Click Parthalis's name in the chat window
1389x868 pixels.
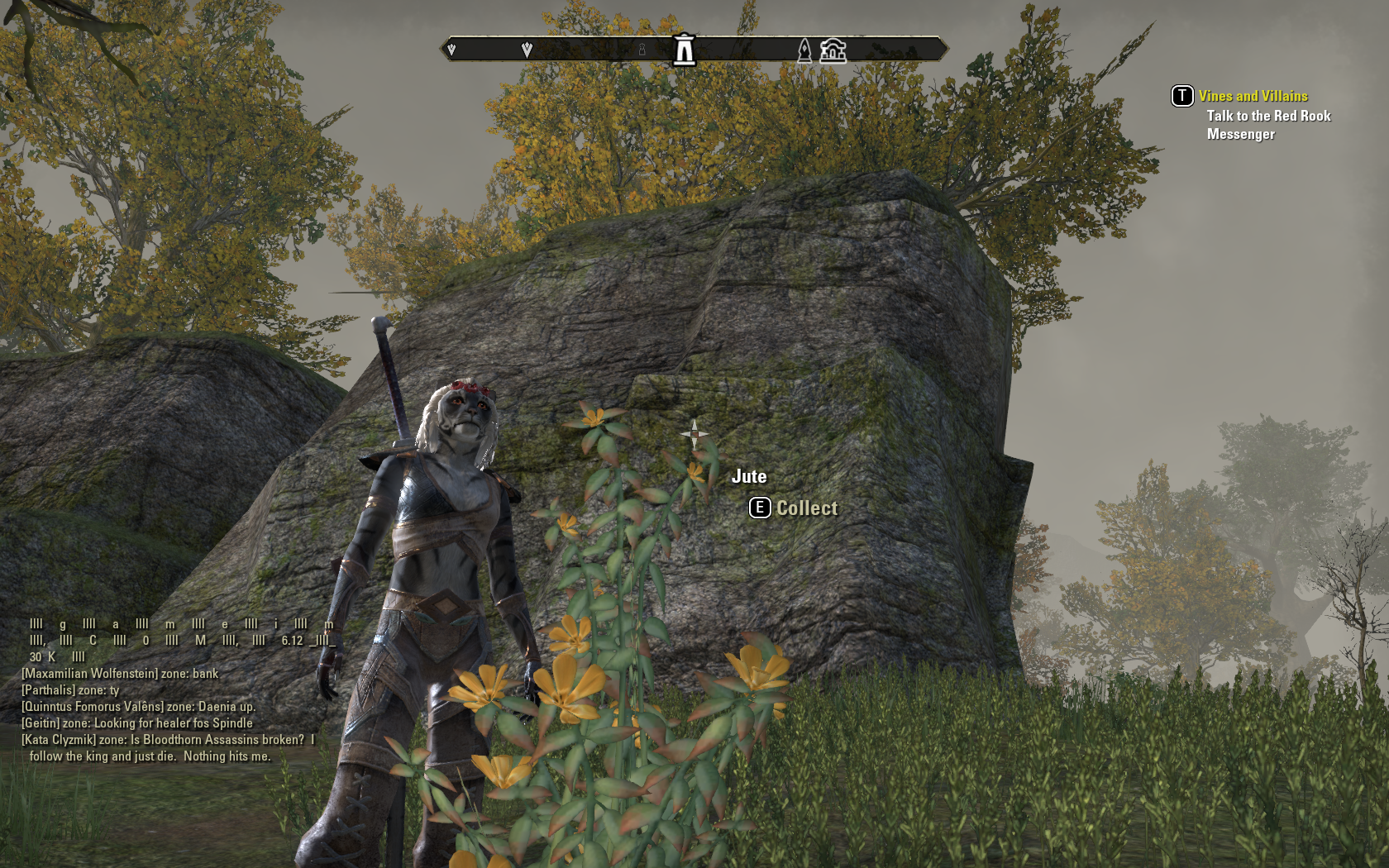pos(48,690)
